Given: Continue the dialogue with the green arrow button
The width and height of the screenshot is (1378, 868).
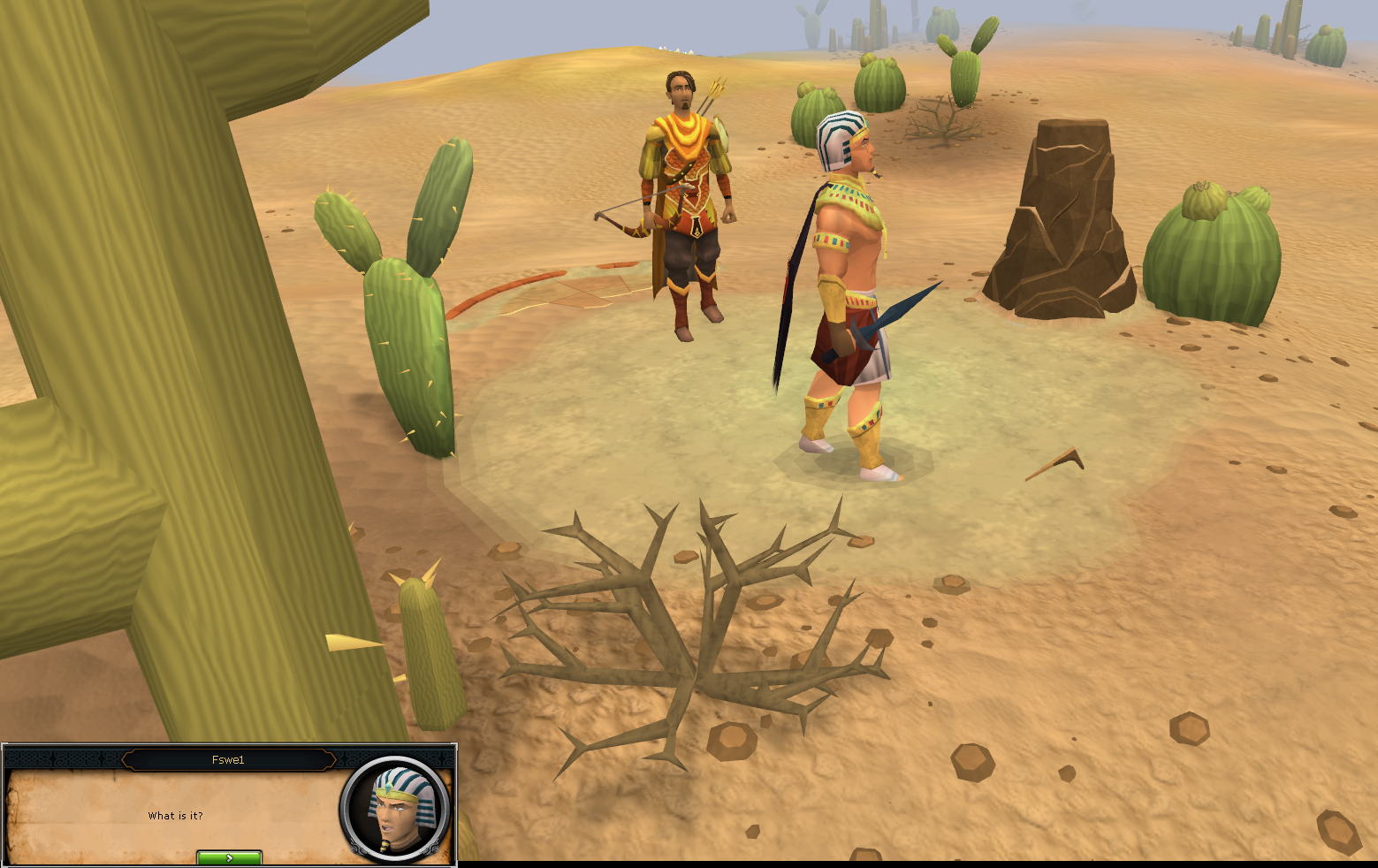Looking at the screenshot, I should click(x=229, y=857).
